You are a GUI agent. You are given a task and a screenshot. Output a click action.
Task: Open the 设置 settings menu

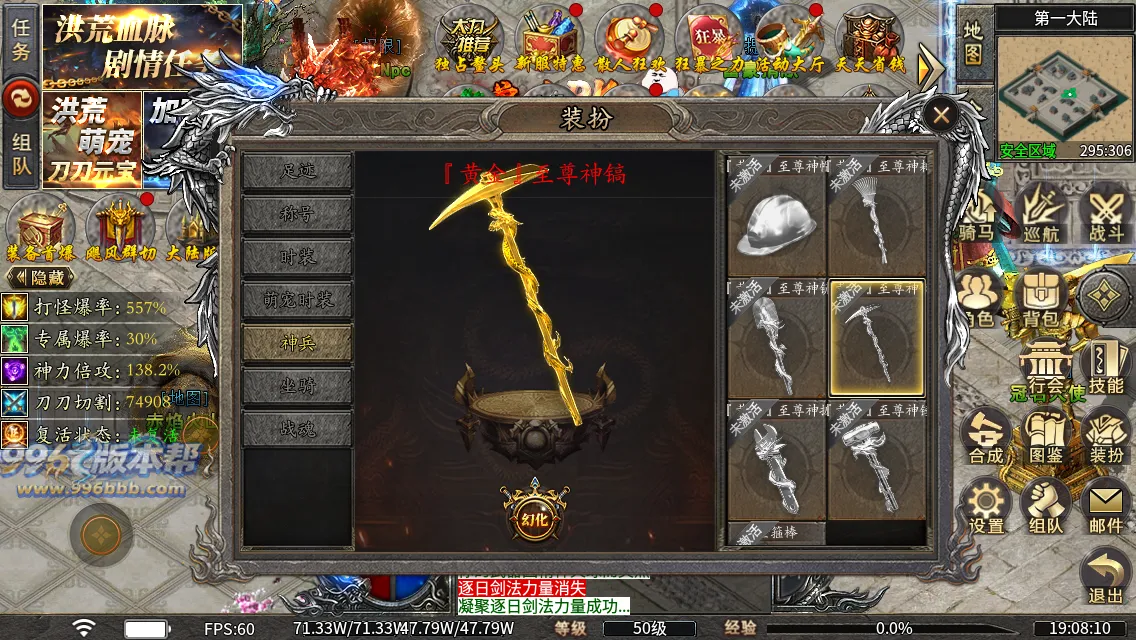(x=986, y=507)
